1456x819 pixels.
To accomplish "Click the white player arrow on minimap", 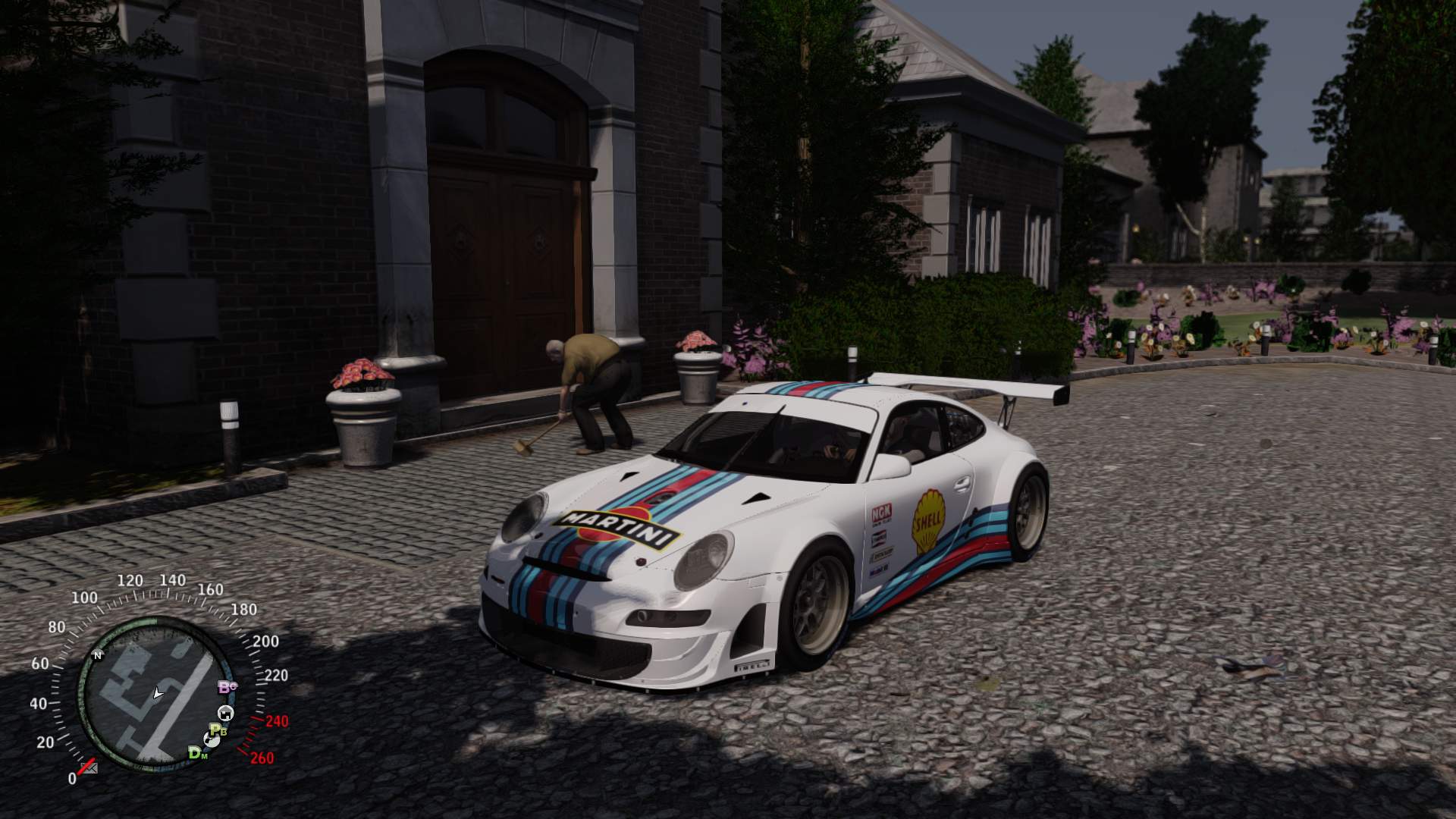I will [x=158, y=692].
